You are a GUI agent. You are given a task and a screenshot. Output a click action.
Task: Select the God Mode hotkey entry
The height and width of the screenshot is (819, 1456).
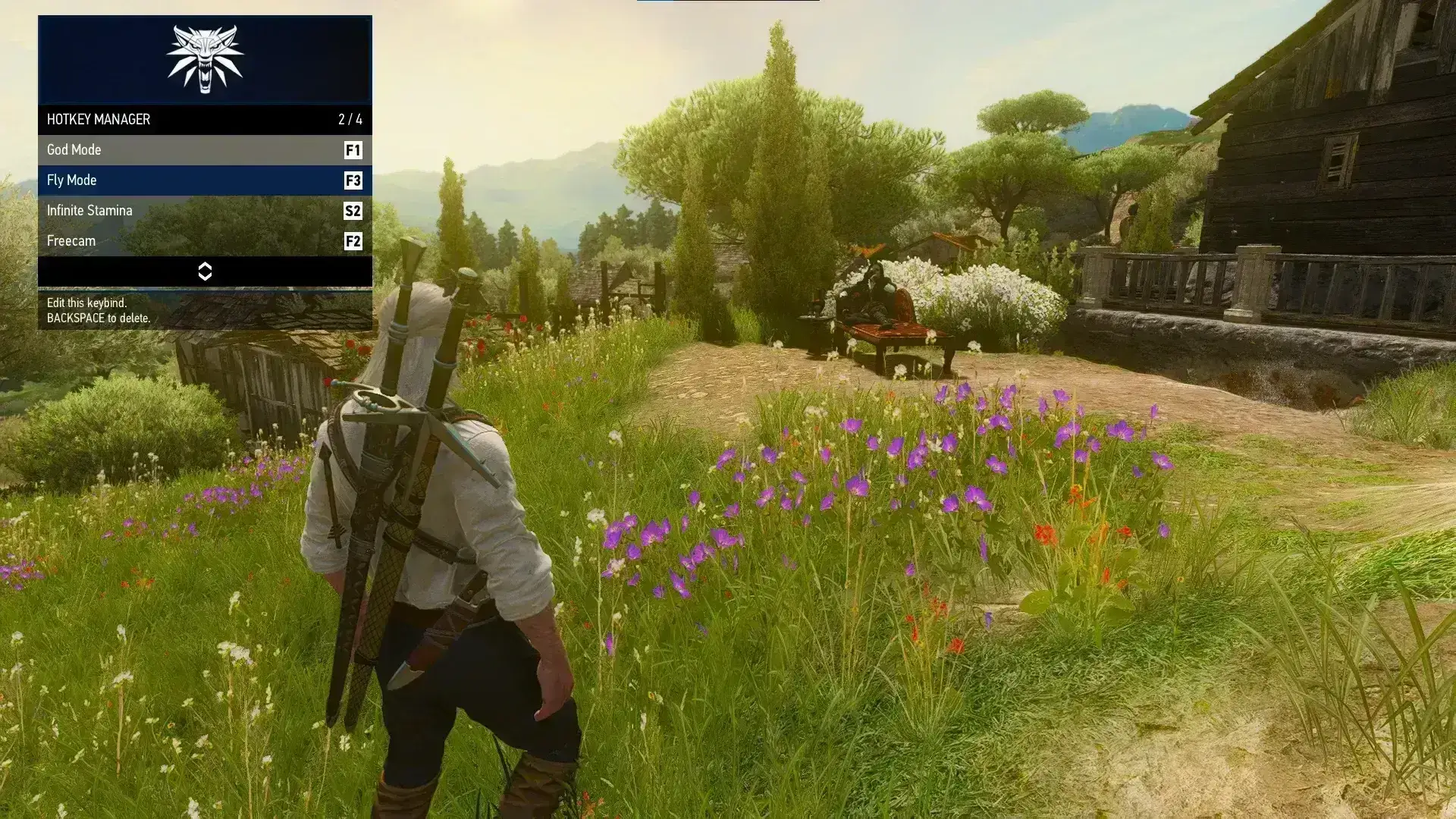point(204,150)
